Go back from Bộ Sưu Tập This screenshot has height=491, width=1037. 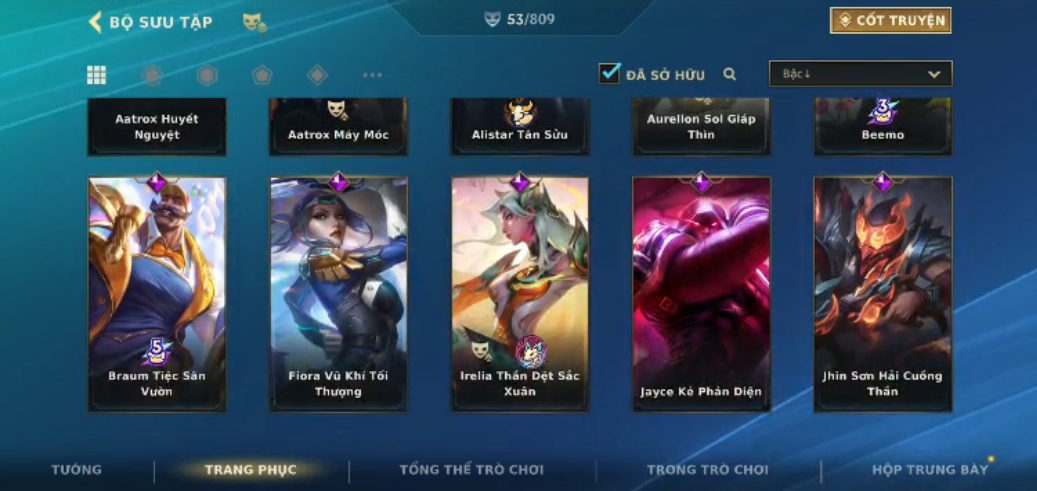(x=96, y=22)
